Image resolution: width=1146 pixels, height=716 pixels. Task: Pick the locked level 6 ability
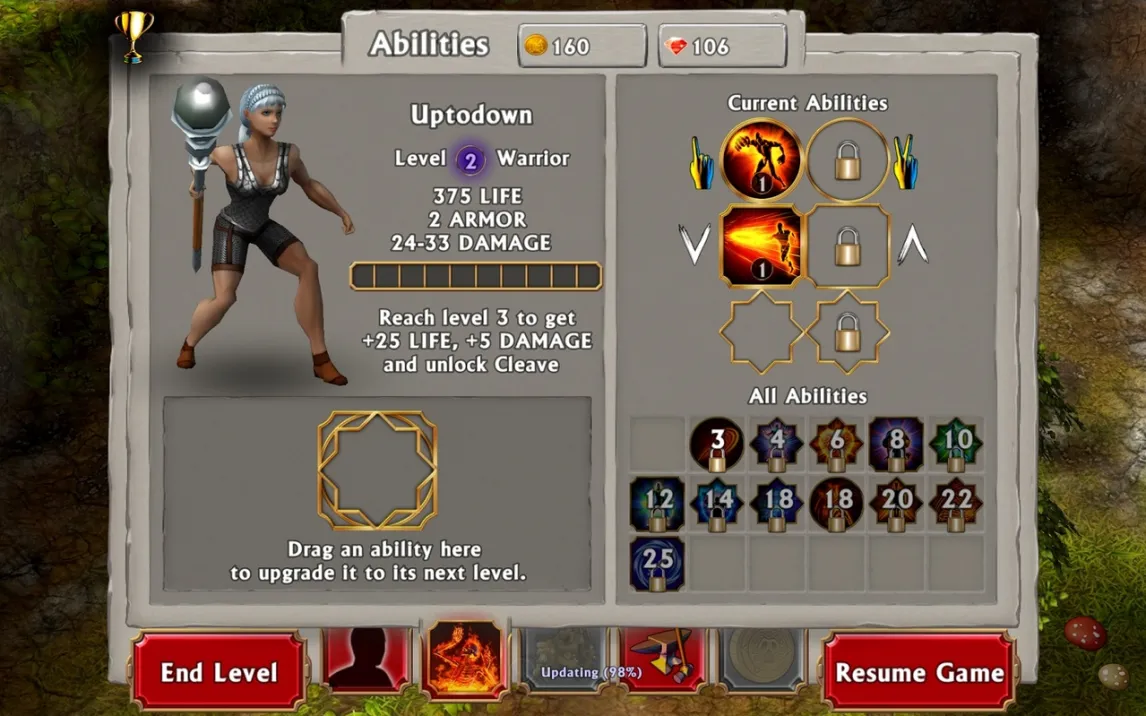coord(837,445)
